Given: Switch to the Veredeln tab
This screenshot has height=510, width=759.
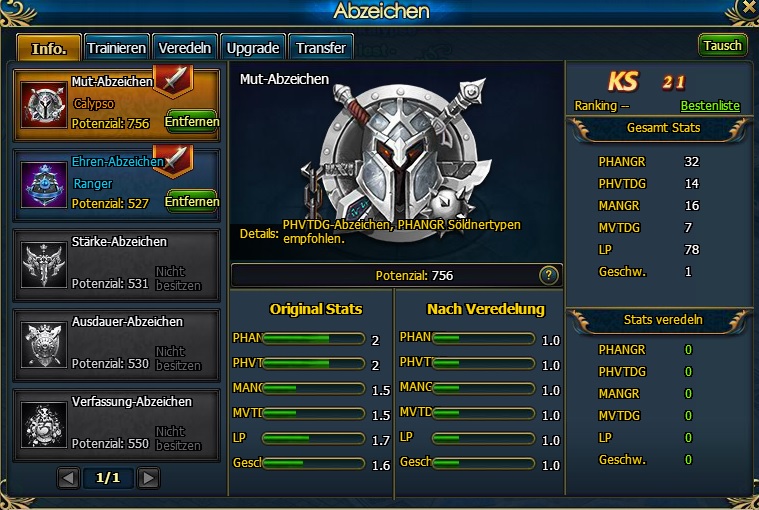Looking at the screenshot, I should click(185, 47).
